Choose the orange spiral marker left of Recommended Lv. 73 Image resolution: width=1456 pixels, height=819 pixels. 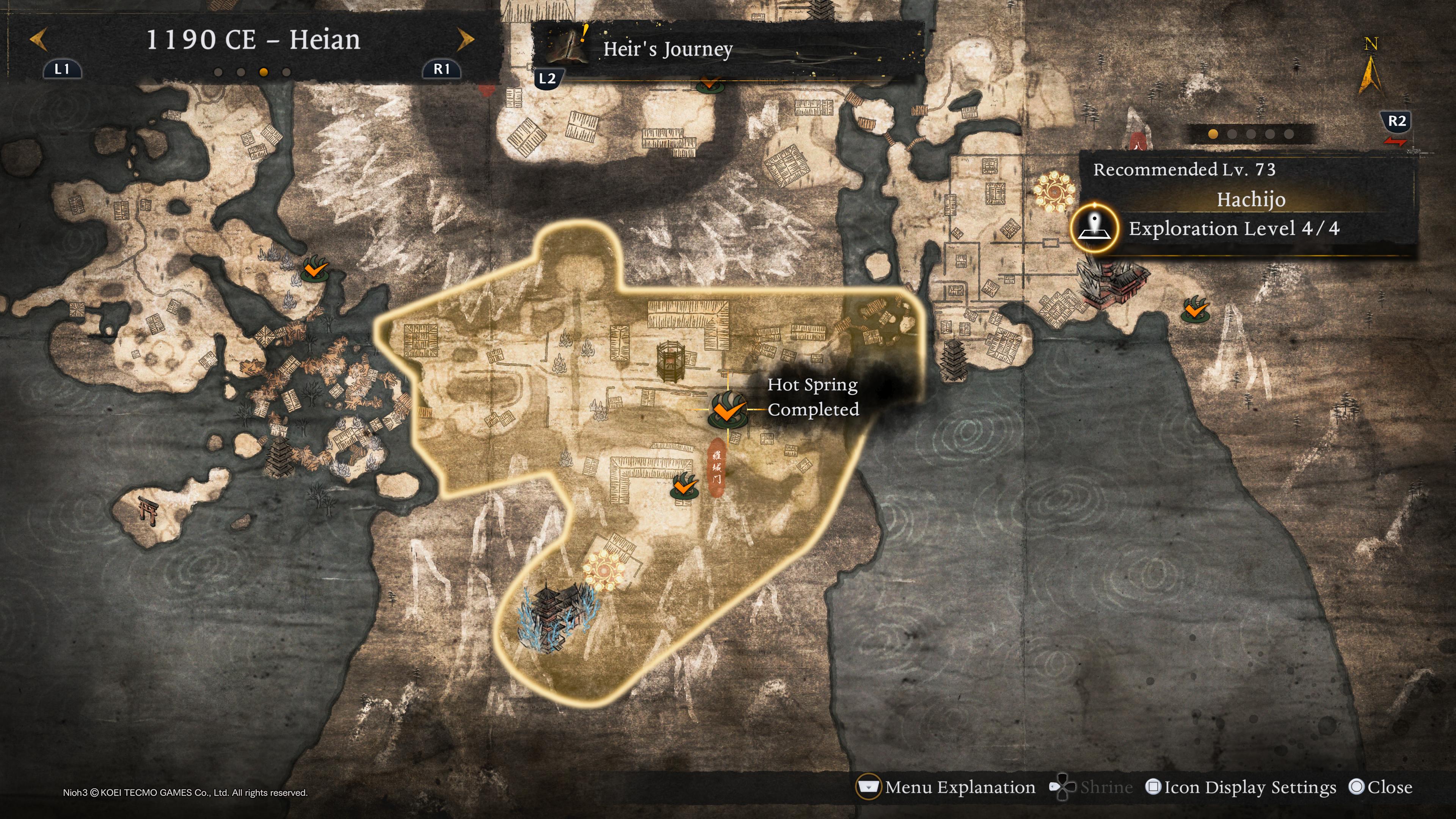1054,192
